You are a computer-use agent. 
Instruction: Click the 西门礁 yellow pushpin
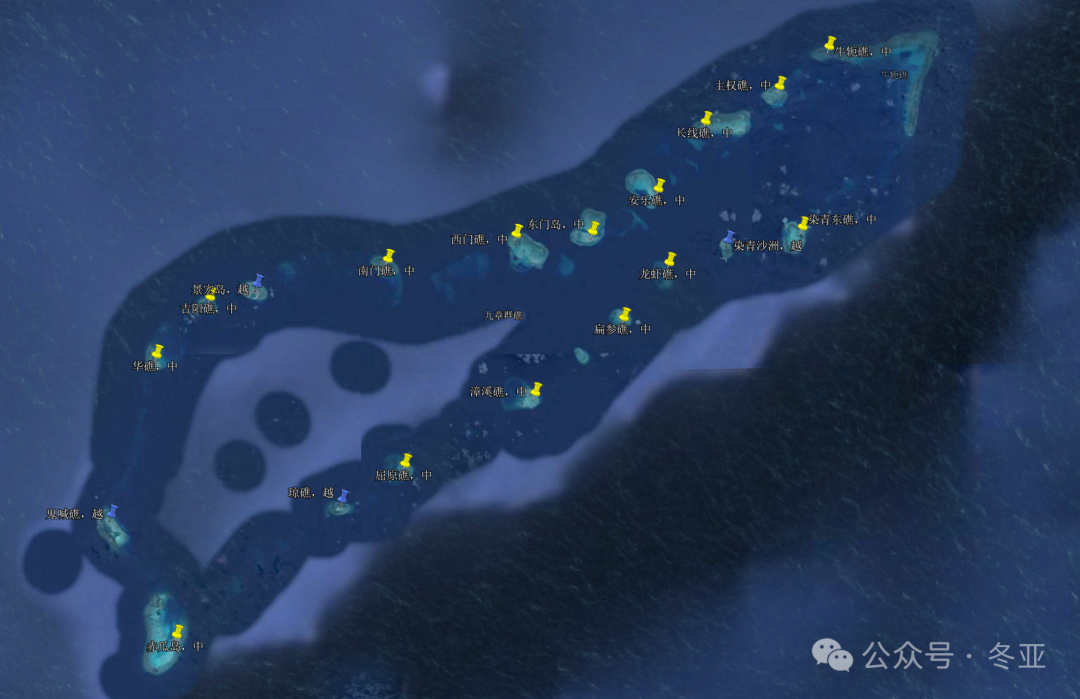[x=517, y=231]
